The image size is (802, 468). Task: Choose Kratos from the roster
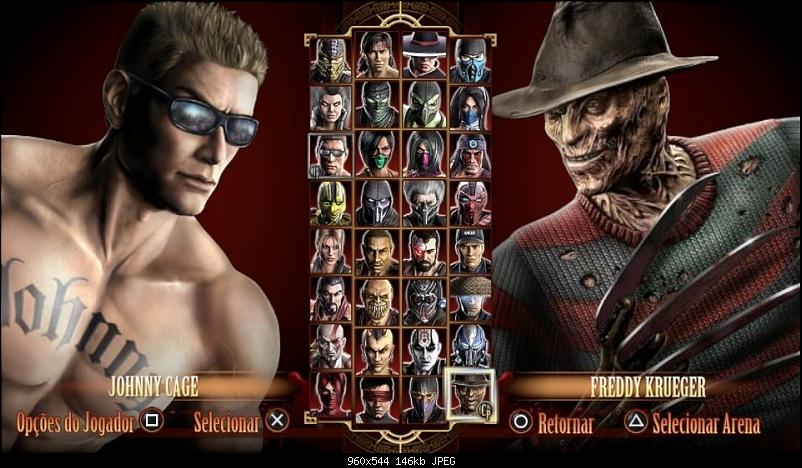330,345
